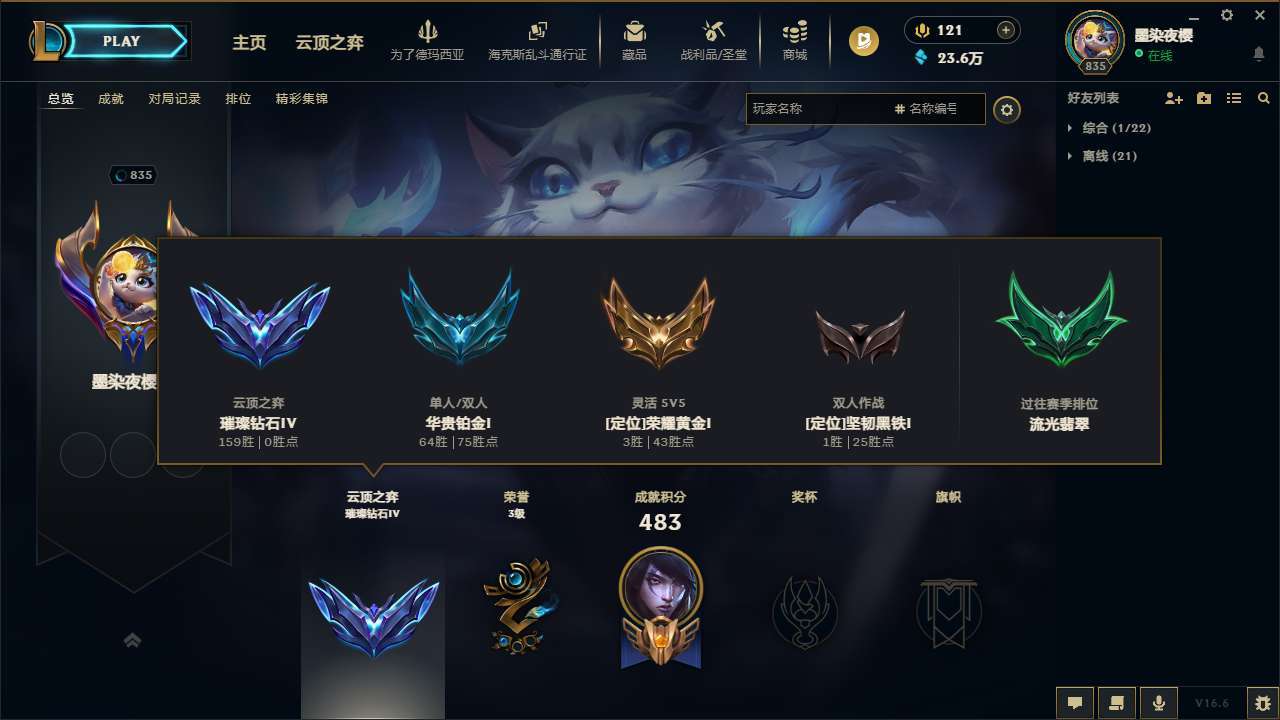Open the chat bubble icon at bottom right
1280x720 pixels.
[1075, 702]
